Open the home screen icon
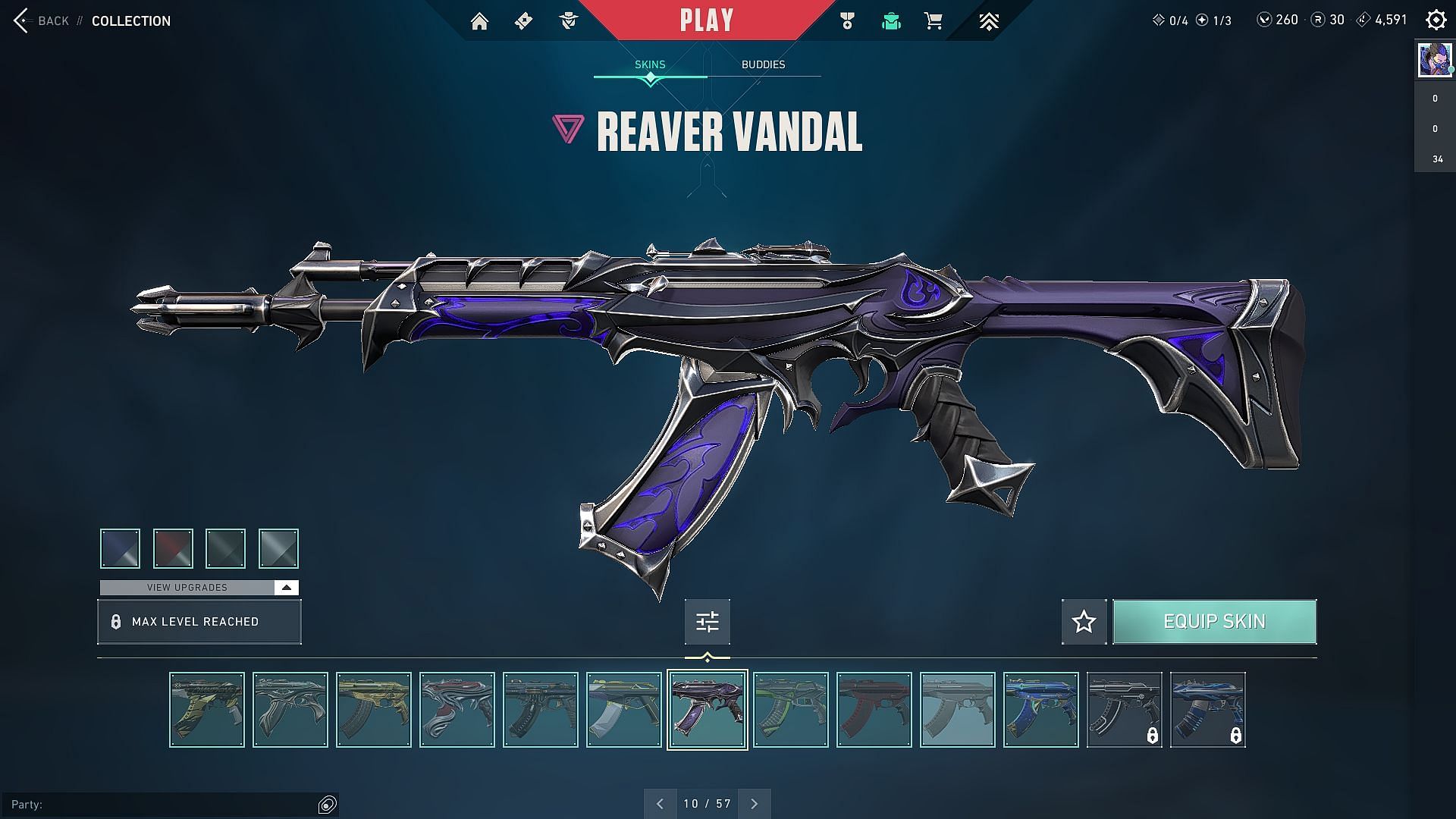 pos(479,21)
